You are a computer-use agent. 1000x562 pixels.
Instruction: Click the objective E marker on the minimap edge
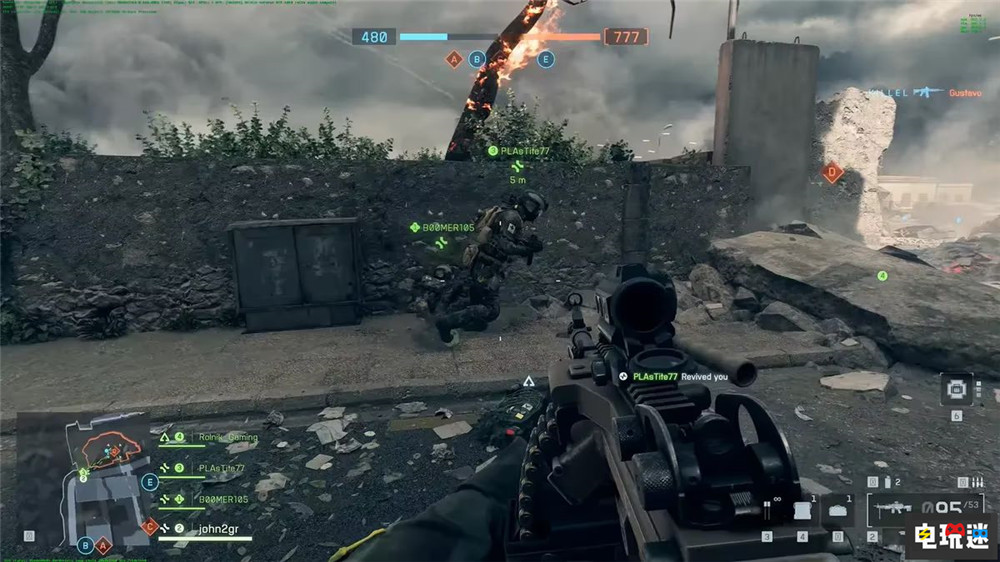[x=151, y=482]
